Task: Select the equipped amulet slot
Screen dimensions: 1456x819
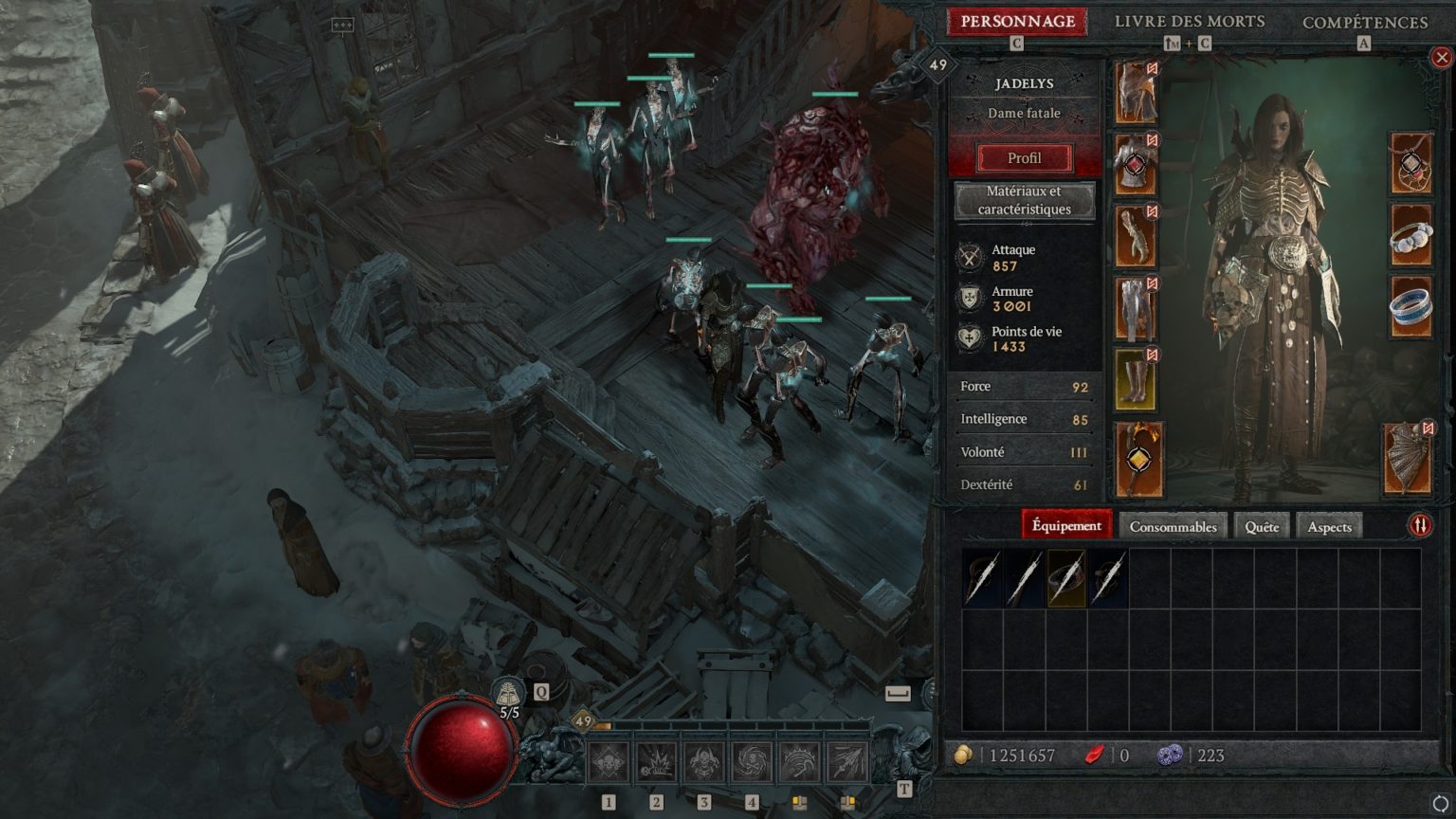Action: tap(1410, 164)
